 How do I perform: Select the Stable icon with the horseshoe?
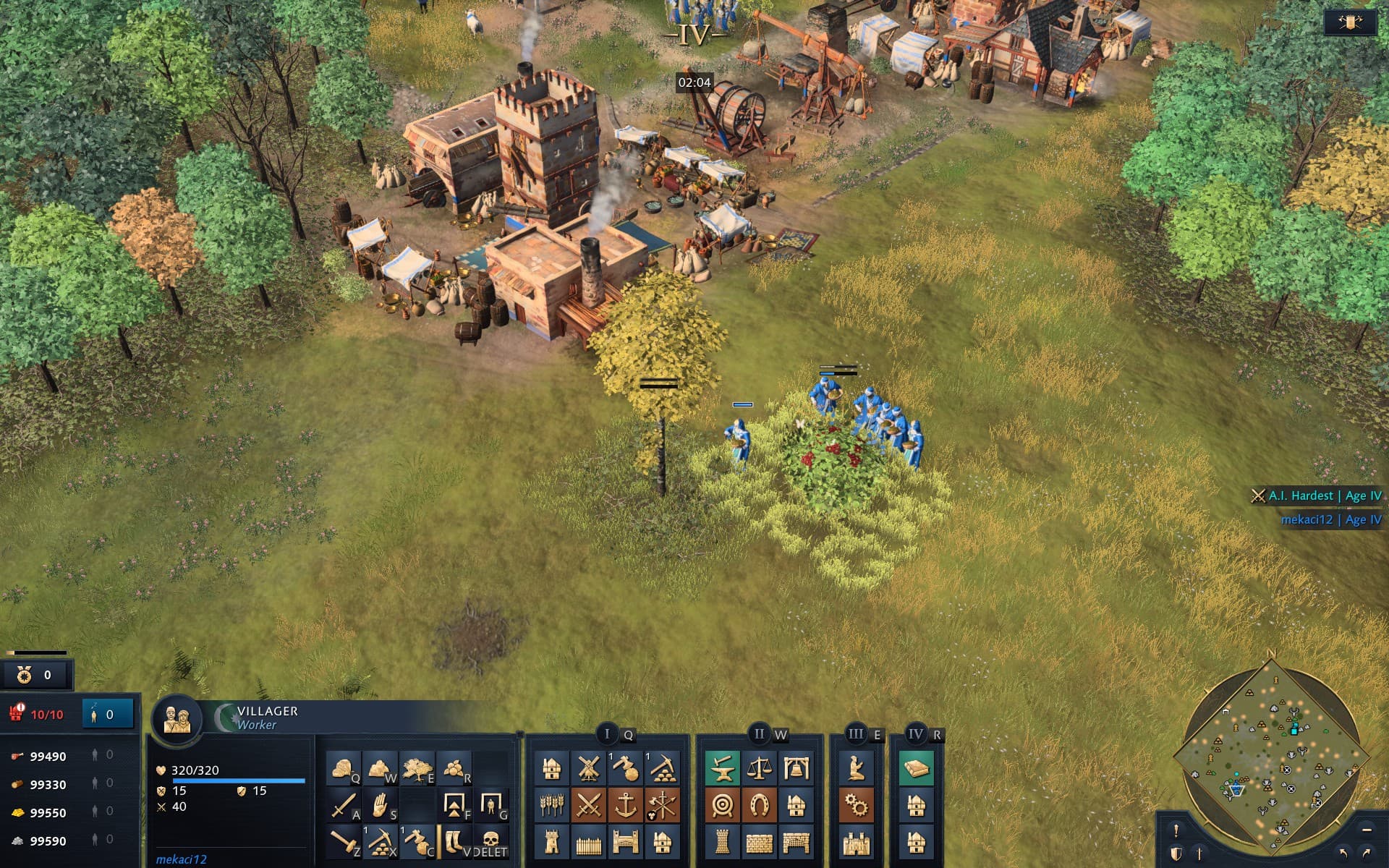[x=760, y=805]
